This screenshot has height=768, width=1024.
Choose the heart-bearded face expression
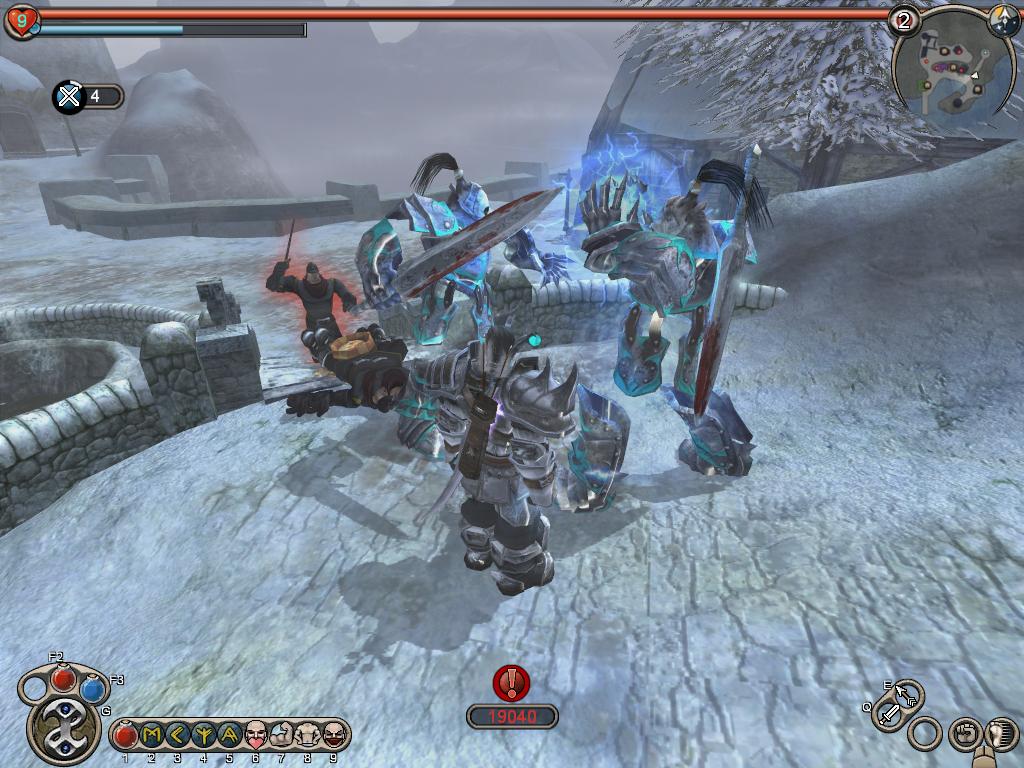256,735
